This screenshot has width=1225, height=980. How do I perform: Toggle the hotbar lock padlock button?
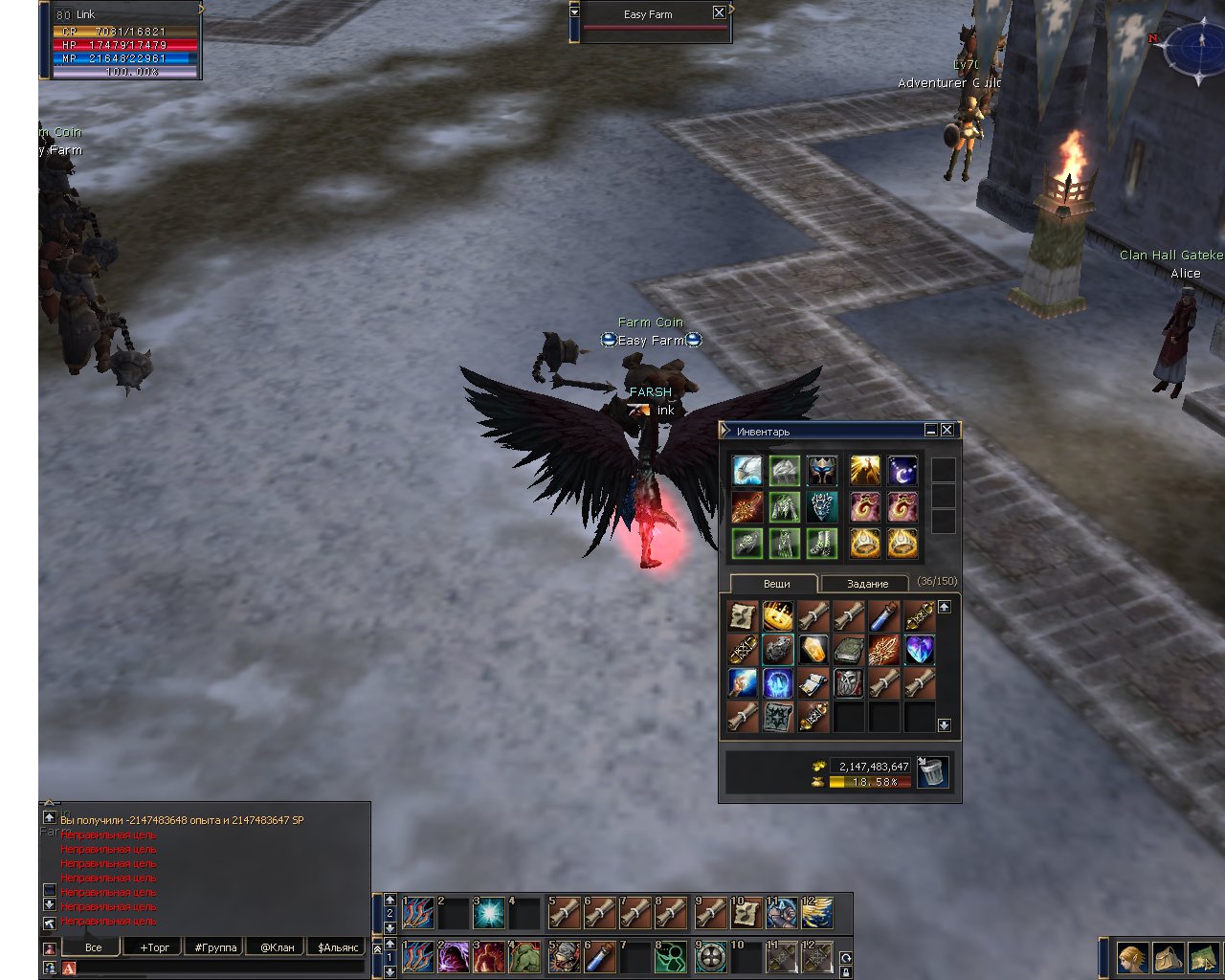coord(846,972)
